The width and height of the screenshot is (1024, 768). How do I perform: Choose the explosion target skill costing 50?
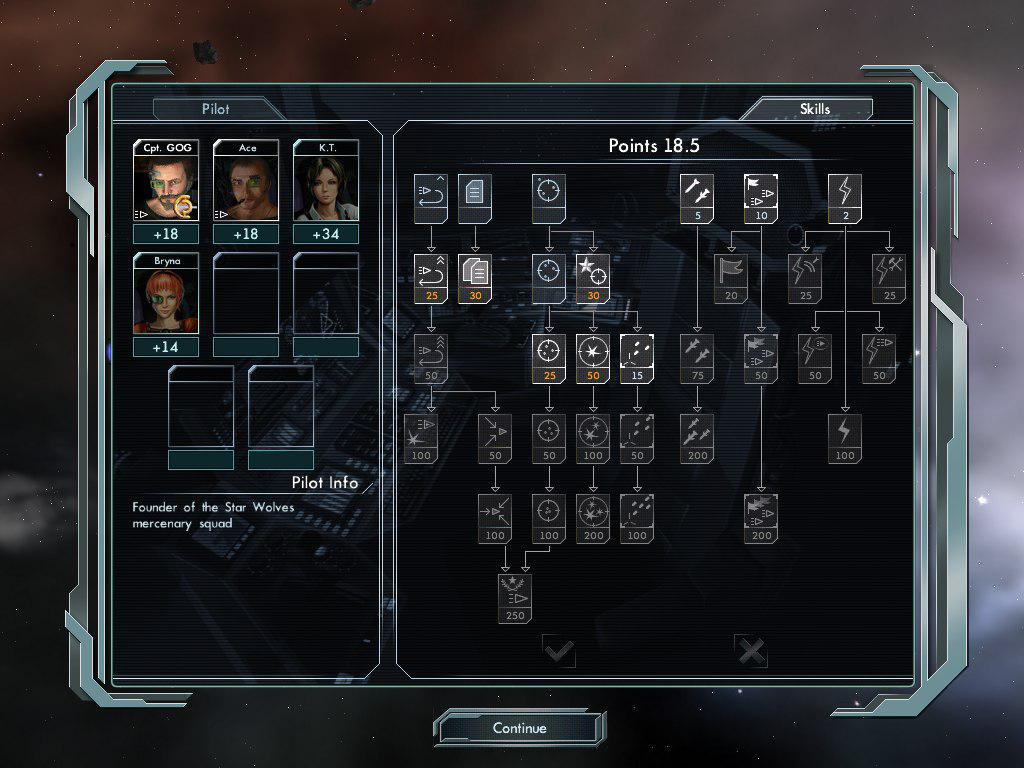593,357
